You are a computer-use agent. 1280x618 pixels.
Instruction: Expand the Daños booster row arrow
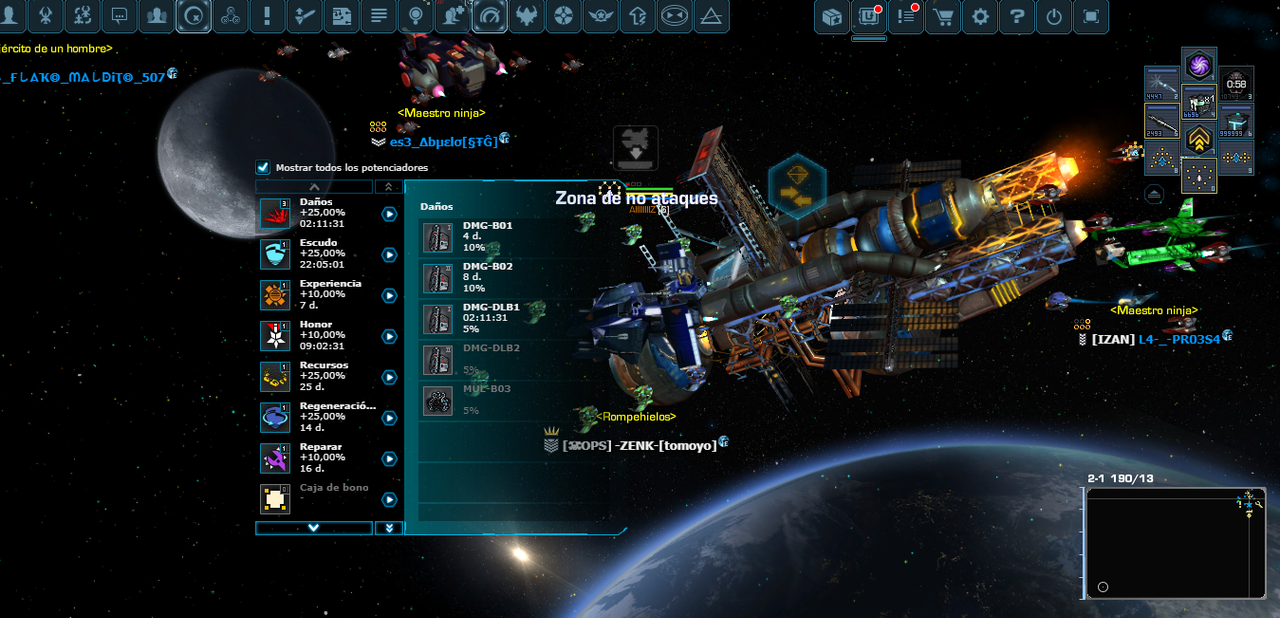point(389,214)
